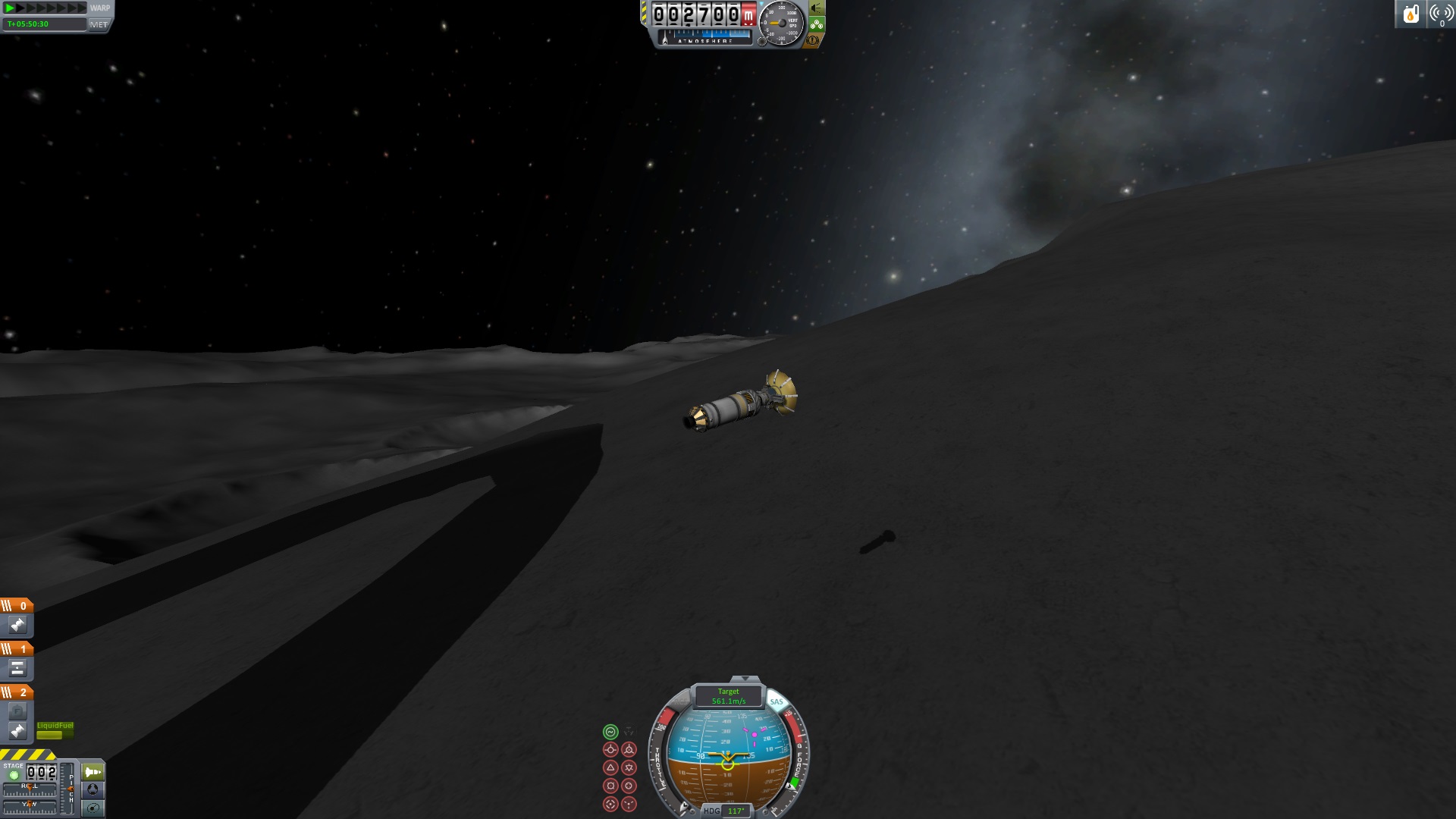Click the green stage activation light
Image resolution: width=1456 pixels, height=819 pixels.
(14, 775)
